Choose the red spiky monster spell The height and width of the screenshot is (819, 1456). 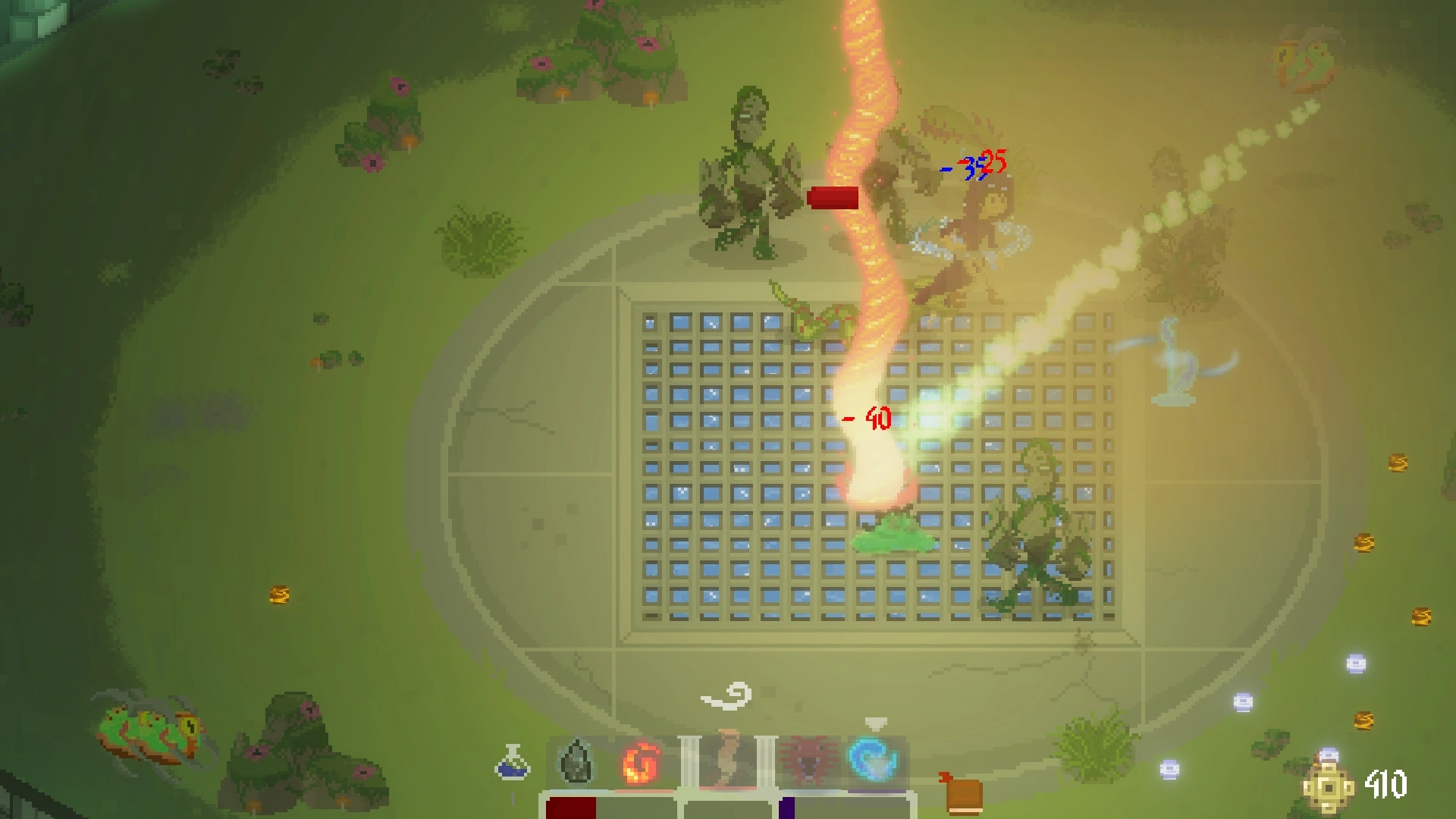[x=810, y=761]
